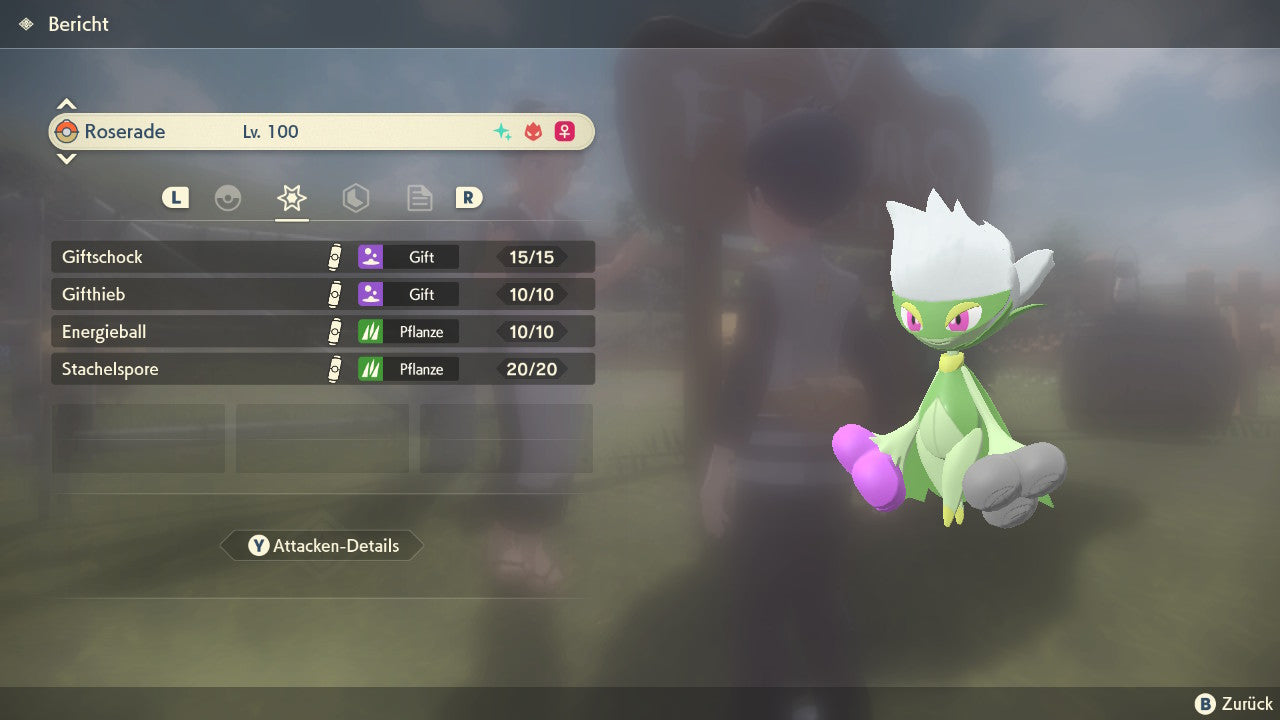This screenshot has width=1280, height=720.
Task: Select the Roserade name bar
Action: (322, 132)
